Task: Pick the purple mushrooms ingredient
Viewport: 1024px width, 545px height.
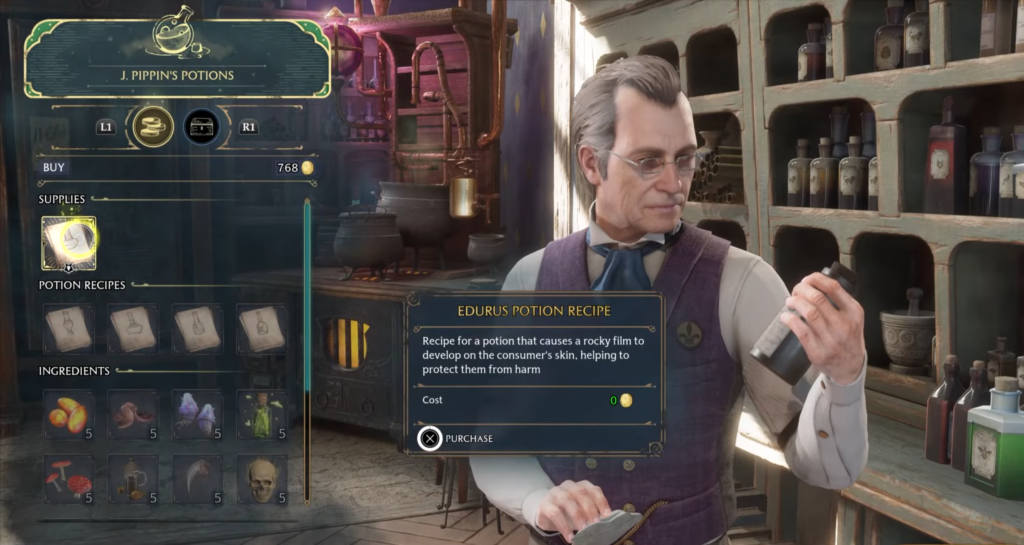Action: click(x=197, y=414)
